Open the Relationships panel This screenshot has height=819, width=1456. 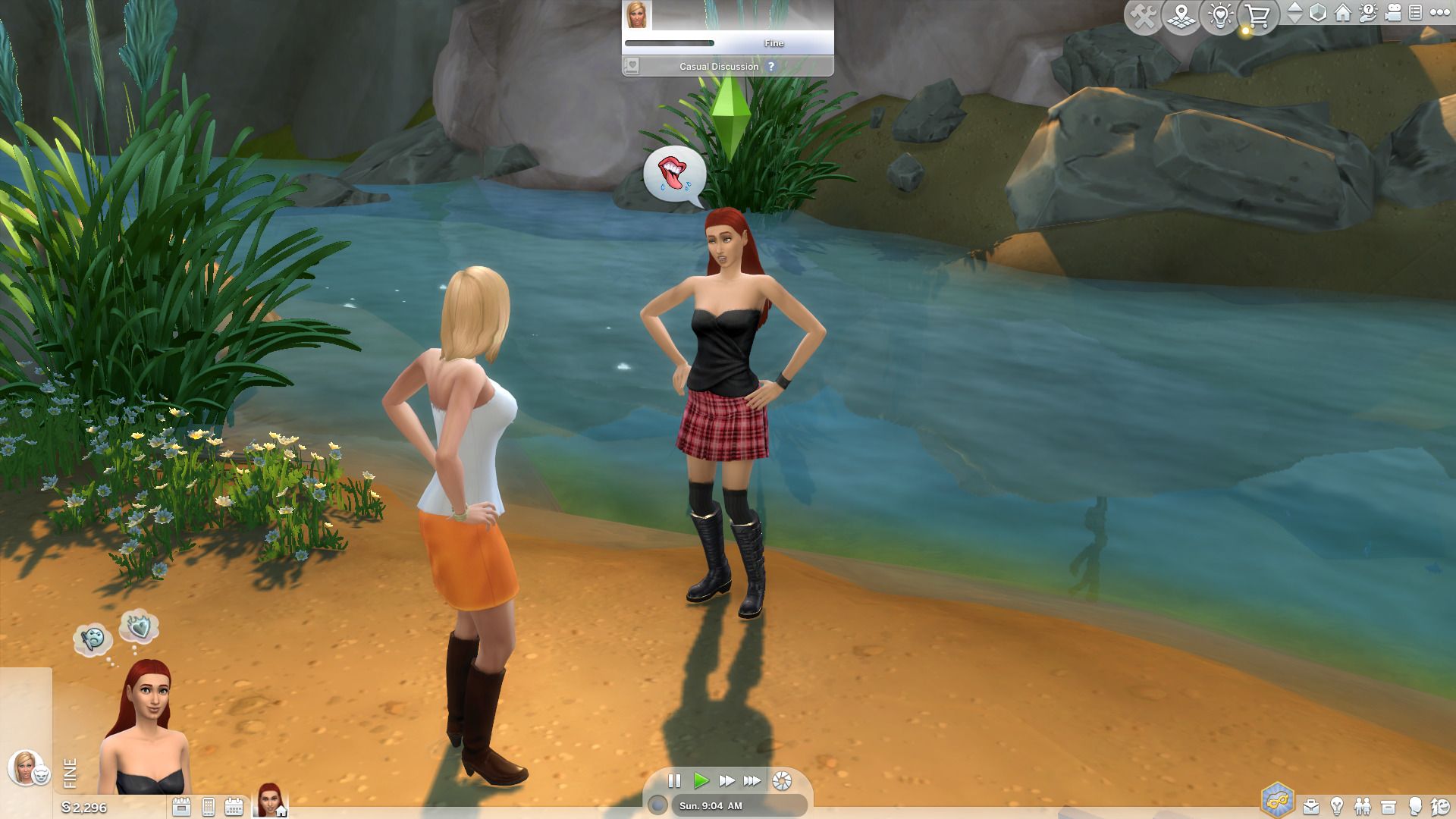tap(1363, 806)
